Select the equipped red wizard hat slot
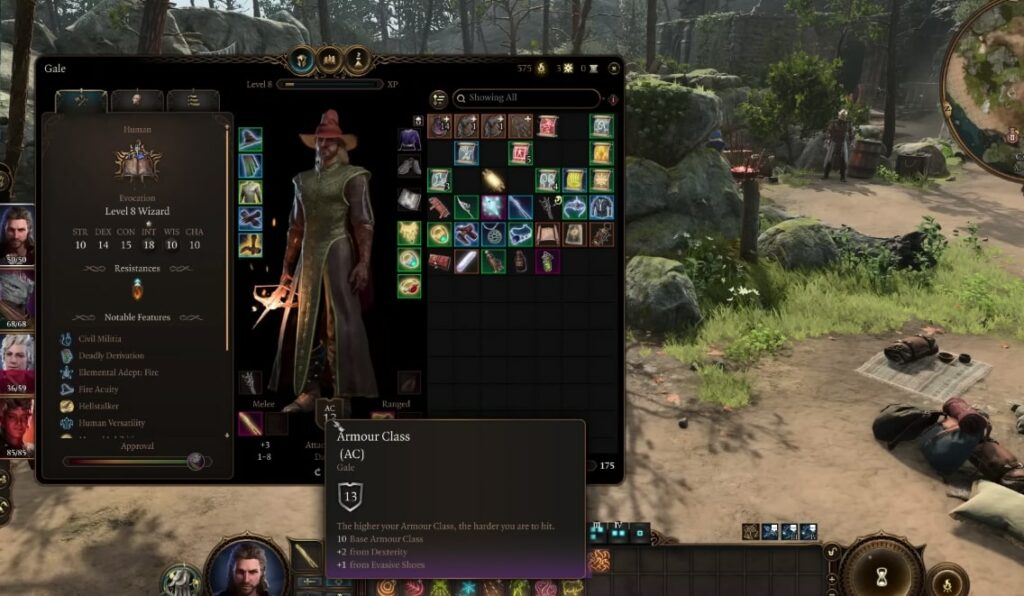 coord(250,139)
